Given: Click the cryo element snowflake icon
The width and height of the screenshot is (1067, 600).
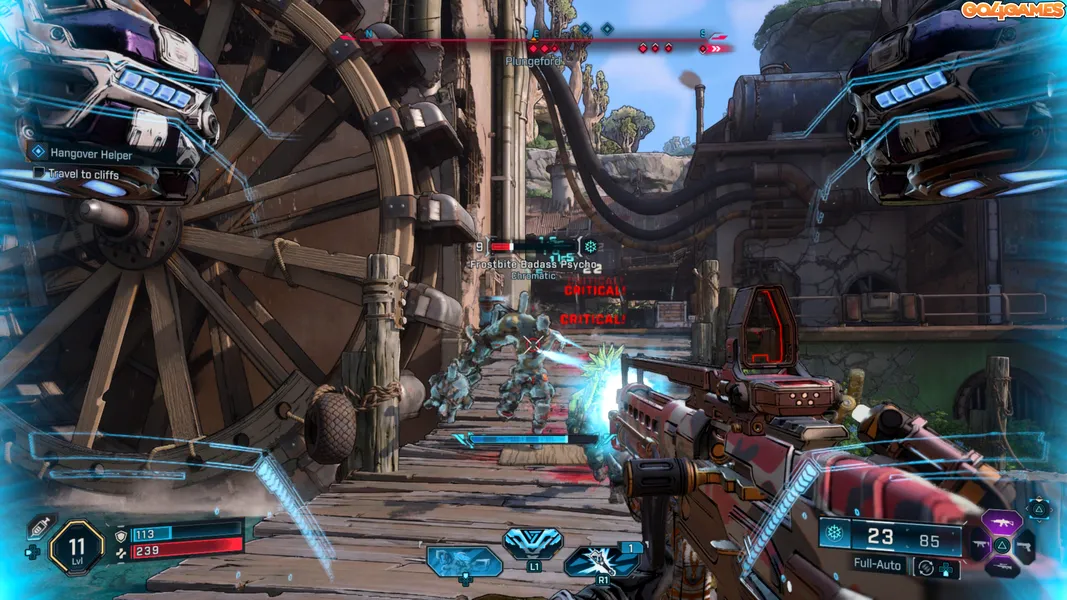Looking at the screenshot, I should coord(834,533).
